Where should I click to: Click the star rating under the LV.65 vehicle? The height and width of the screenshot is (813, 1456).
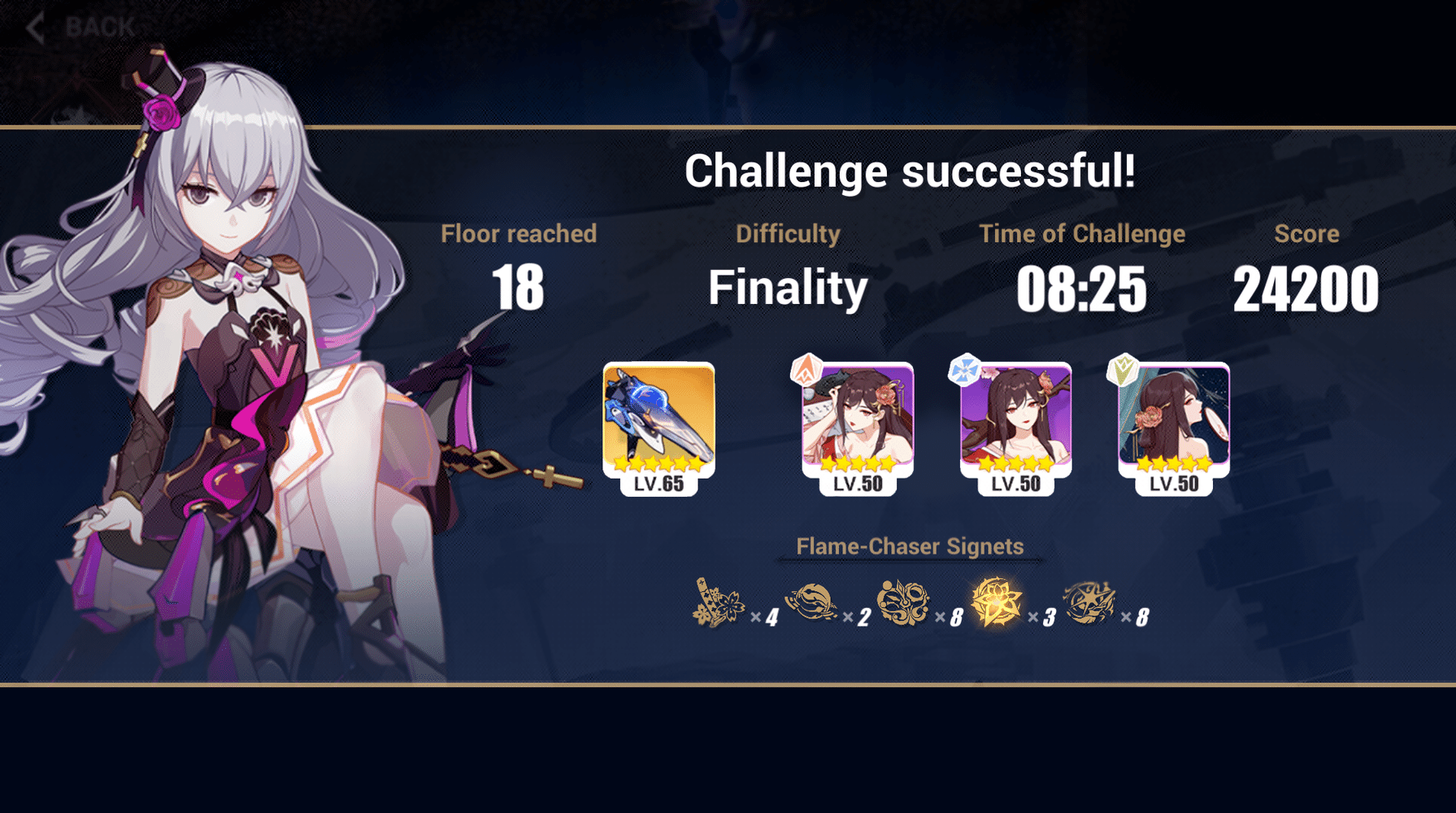(660, 464)
